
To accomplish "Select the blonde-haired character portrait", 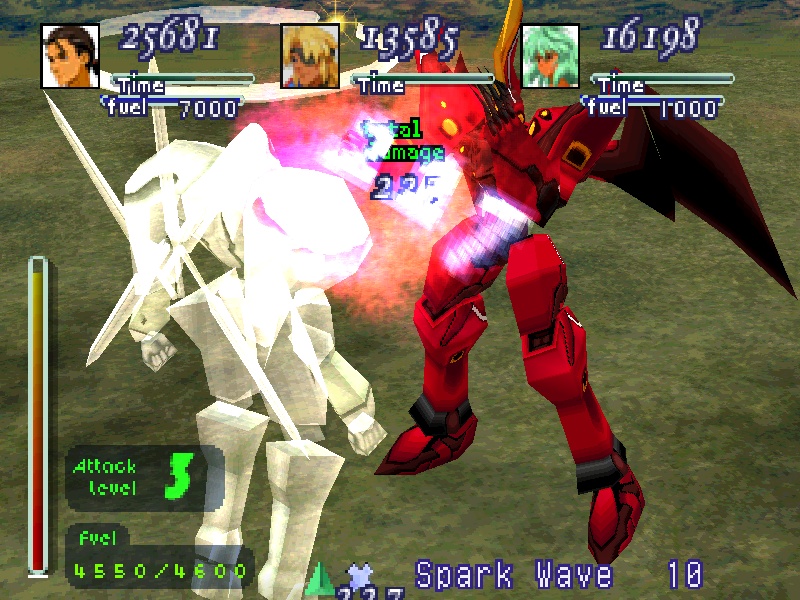I will coord(311,56).
